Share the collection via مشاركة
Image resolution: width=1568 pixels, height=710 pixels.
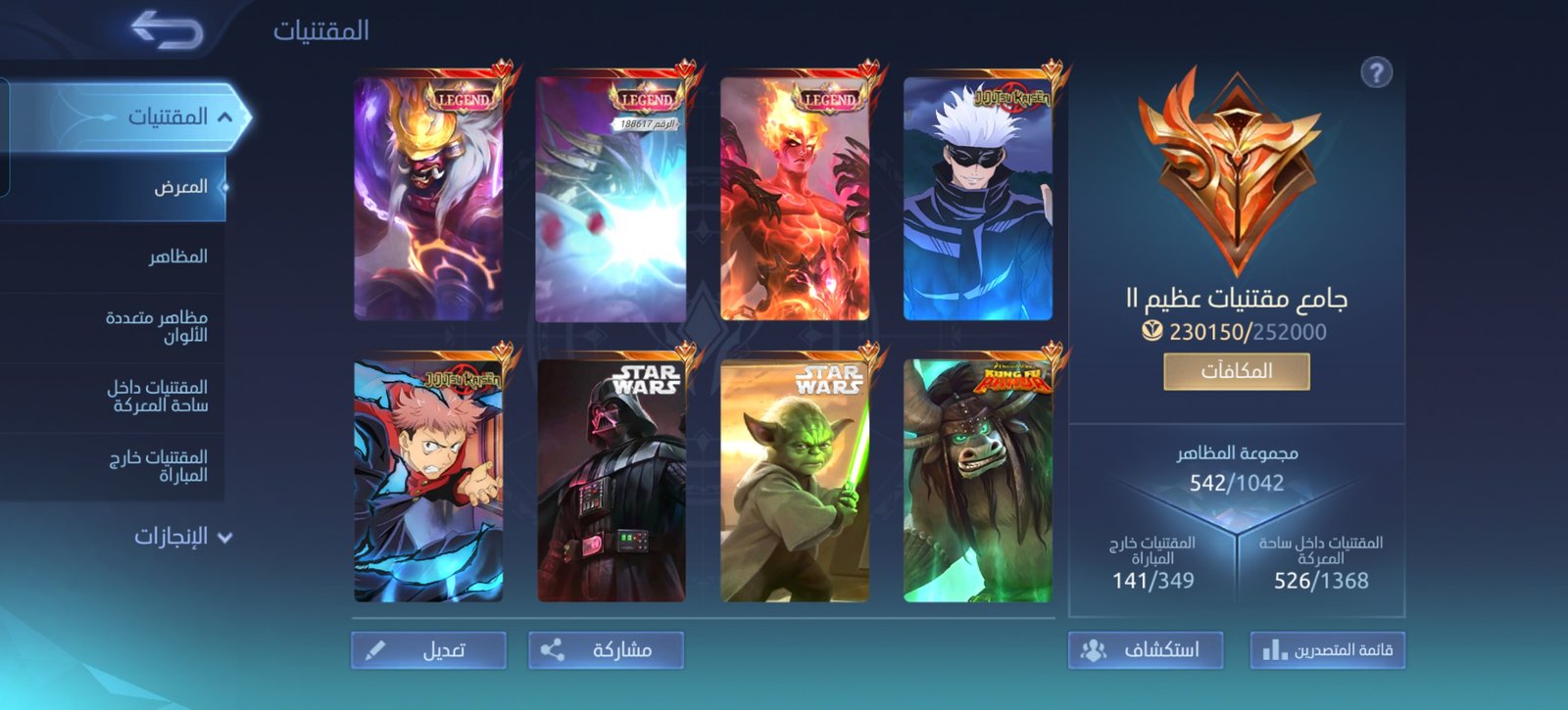click(x=606, y=650)
